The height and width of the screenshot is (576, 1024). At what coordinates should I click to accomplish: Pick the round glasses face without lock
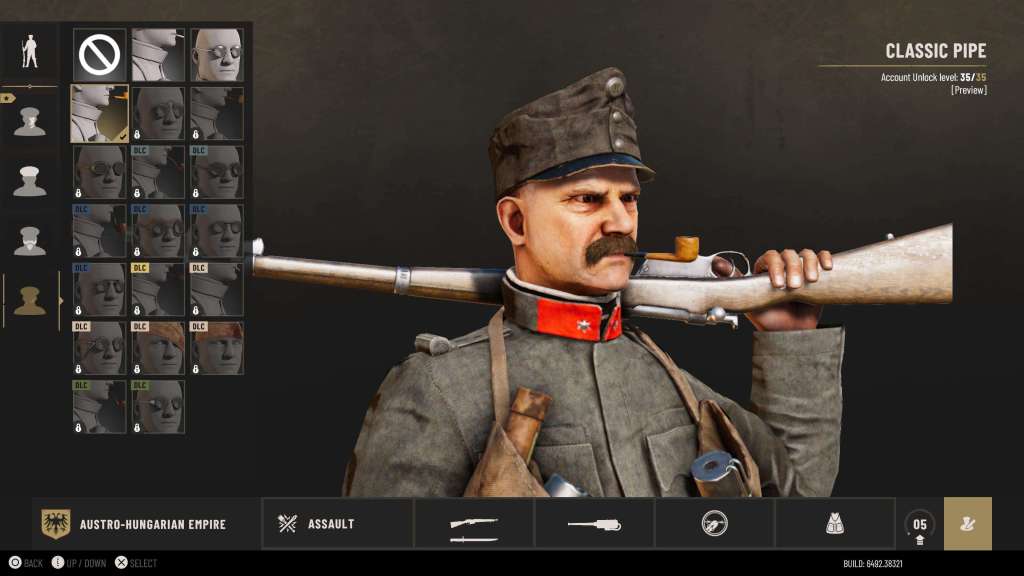pyautogui.click(x=217, y=55)
